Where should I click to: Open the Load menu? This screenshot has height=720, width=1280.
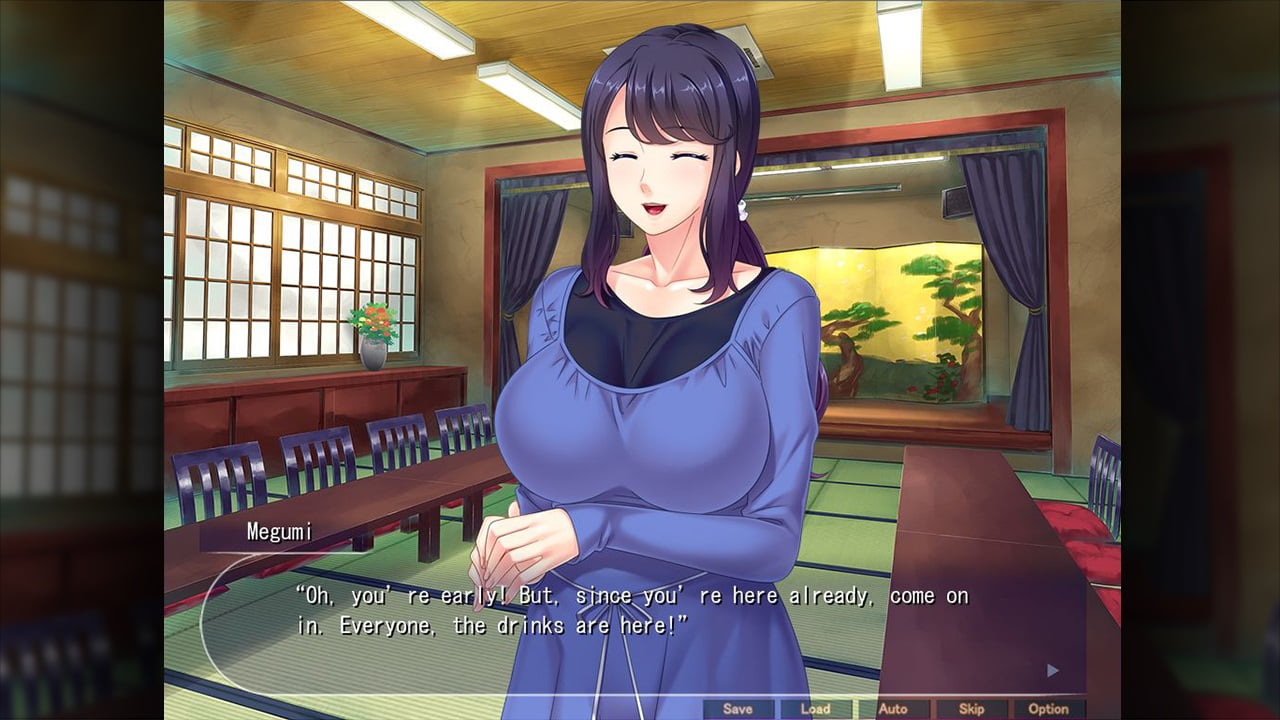815,709
